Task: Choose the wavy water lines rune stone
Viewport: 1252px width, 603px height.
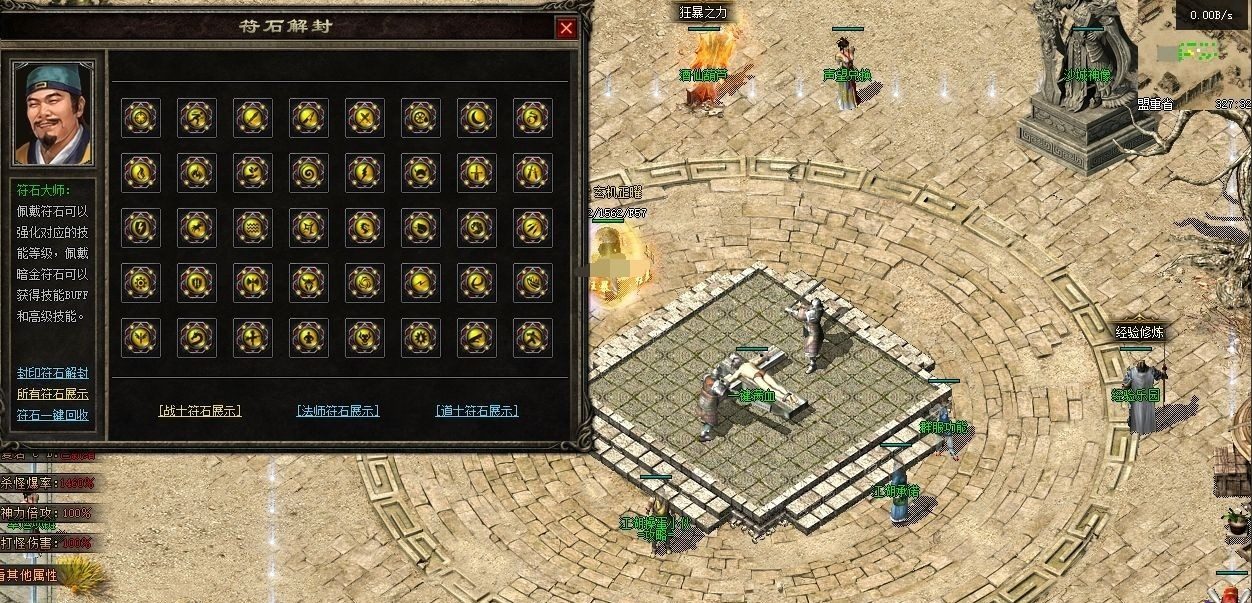Action: [x=253, y=228]
